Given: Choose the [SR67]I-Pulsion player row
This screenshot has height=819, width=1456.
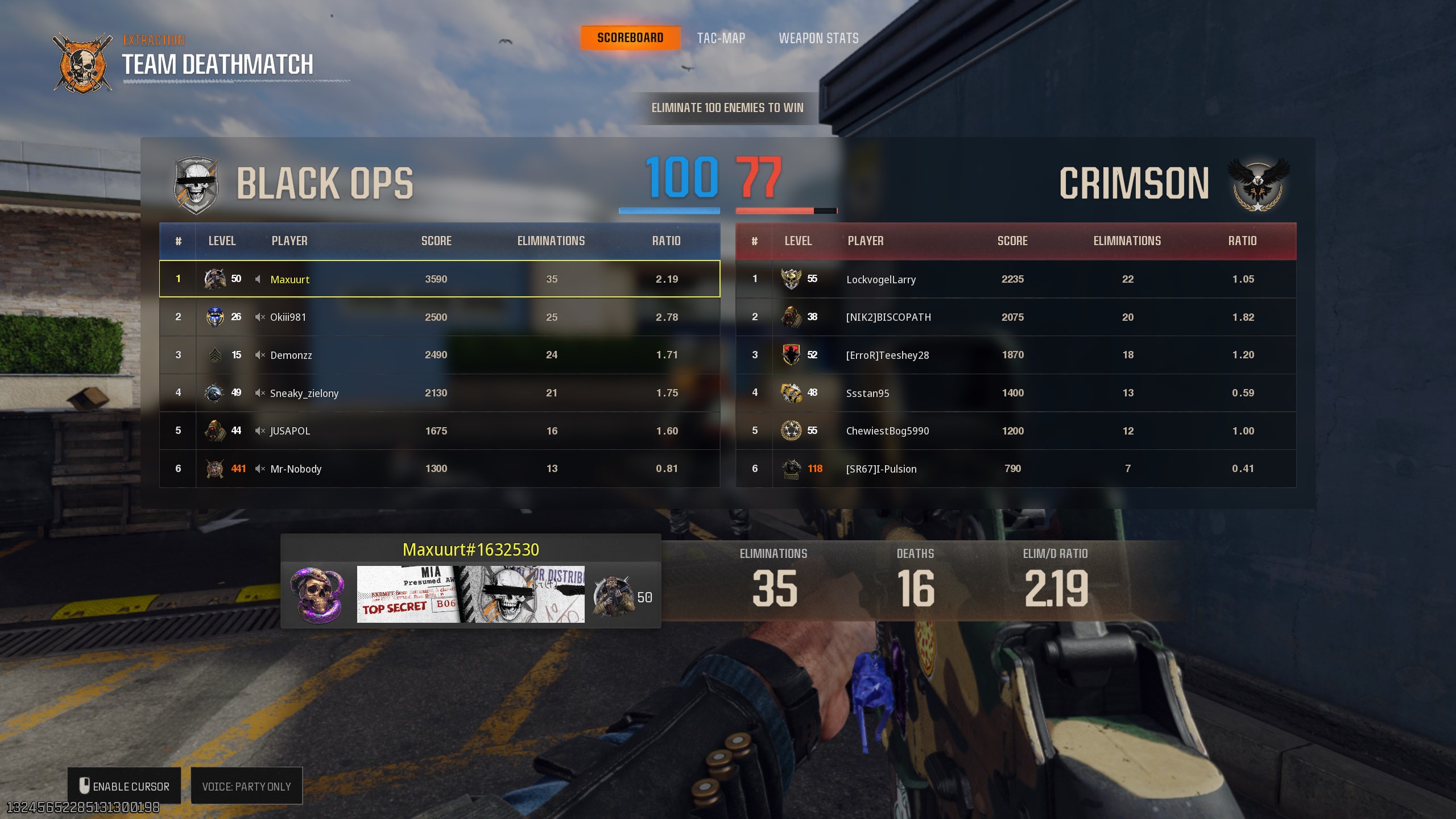Looking at the screenshot, I should coord(1015,469).
